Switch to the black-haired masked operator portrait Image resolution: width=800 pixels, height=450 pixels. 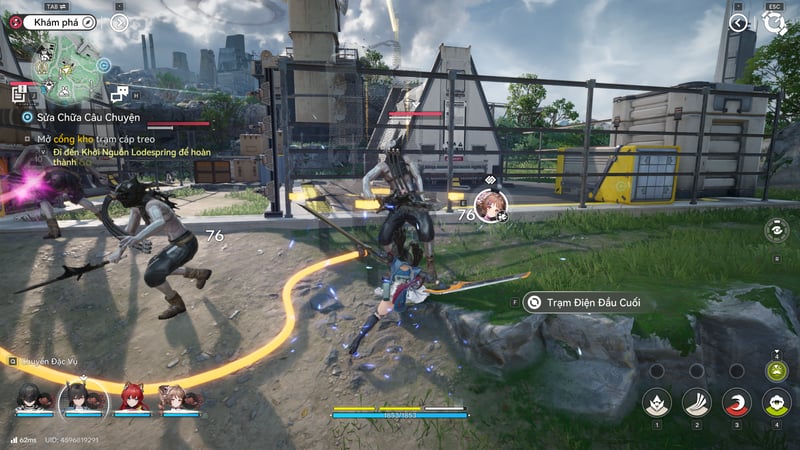(29, 398)
